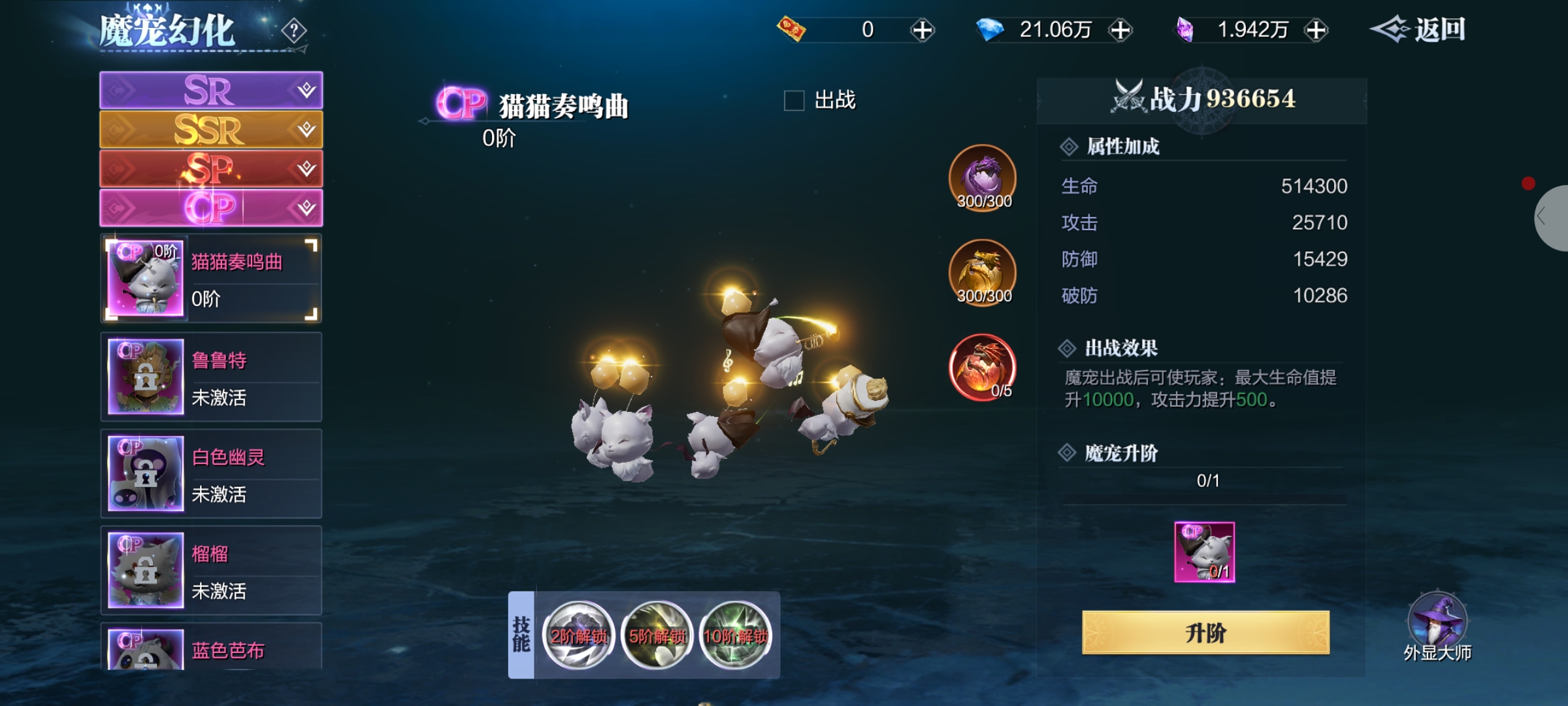Screen dimensions: 1568x706
Task: Collapse the CP pet category
Action: tap(210, 208)
